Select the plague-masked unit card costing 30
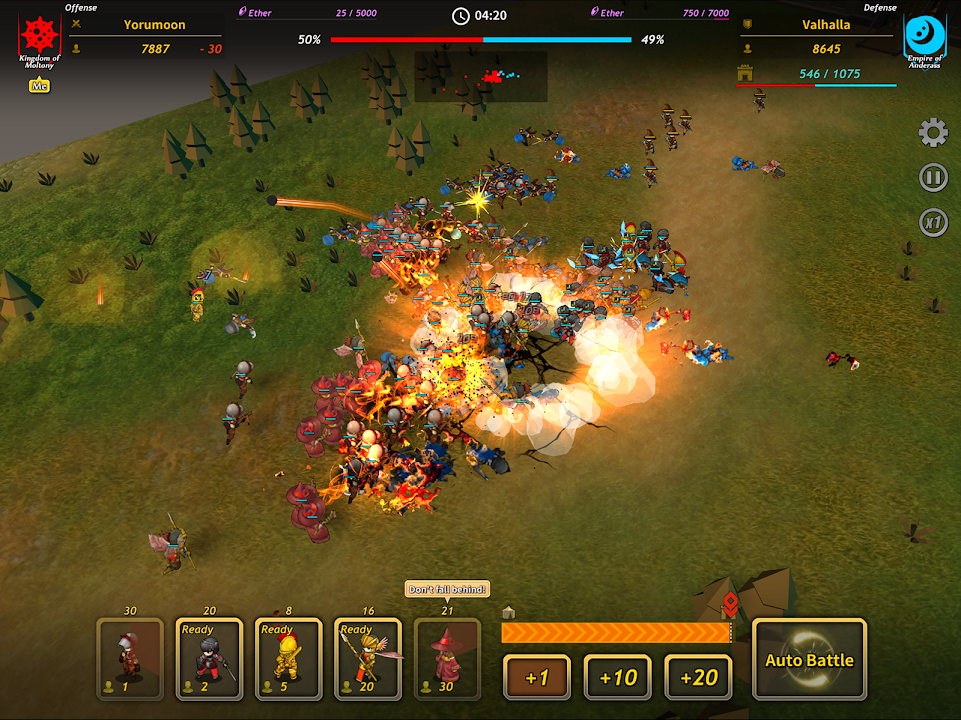The image size is (961, 720). [x=130, y=658]
